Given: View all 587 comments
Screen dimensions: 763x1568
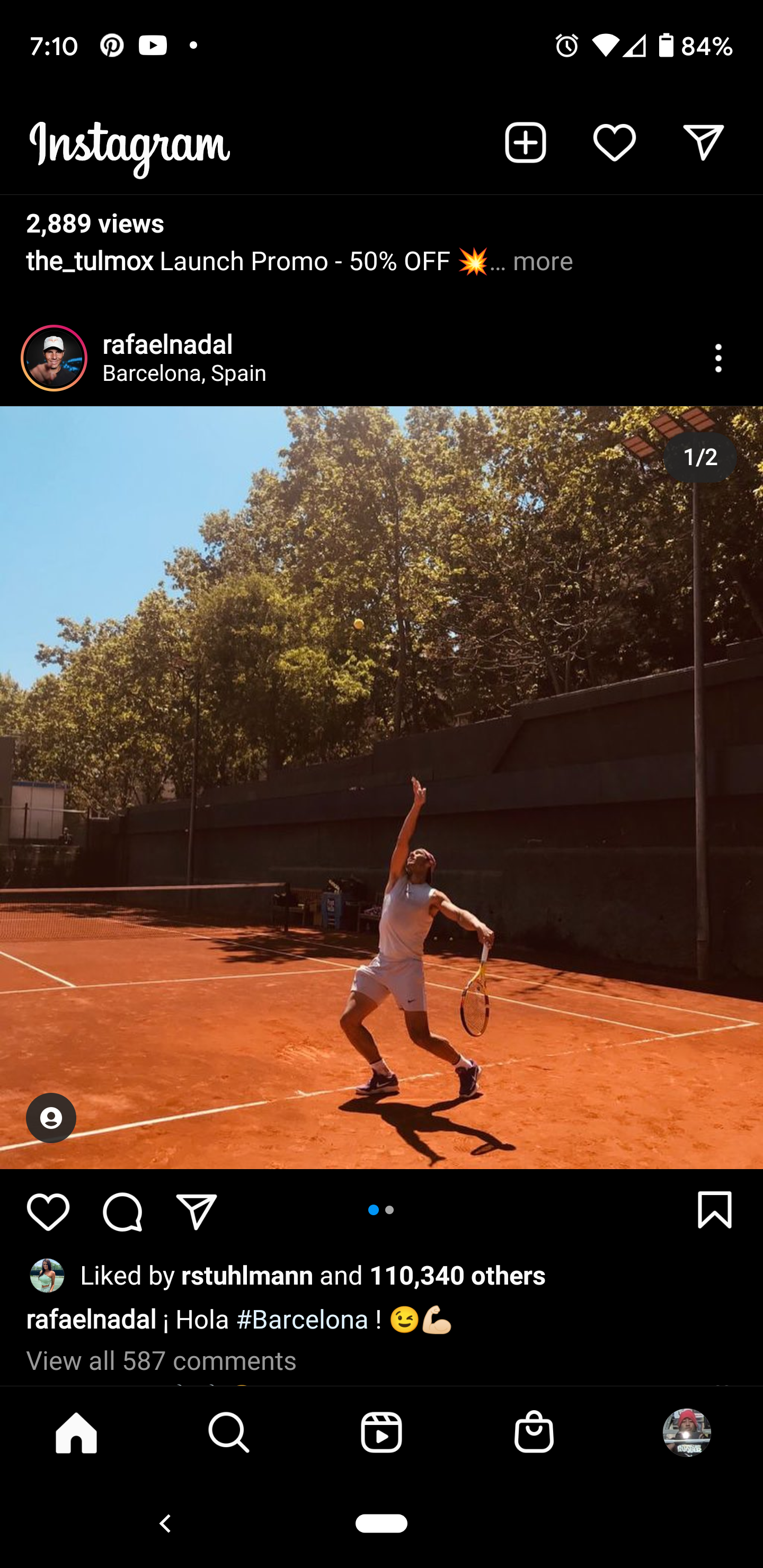Looking at the screenshot, I should coord(162,1360).
